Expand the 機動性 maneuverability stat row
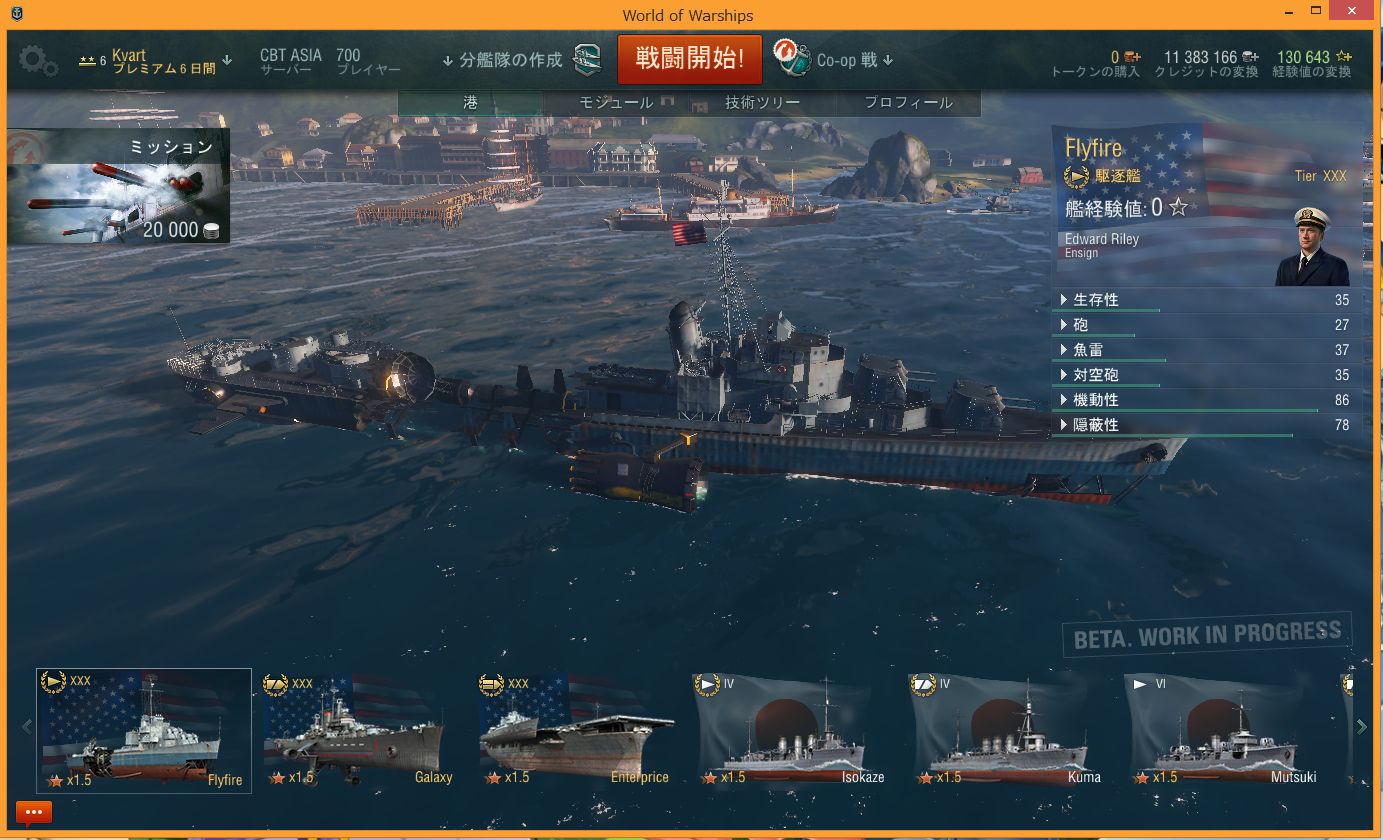Screen dimensions: 1383x840 click(1095, 400)
